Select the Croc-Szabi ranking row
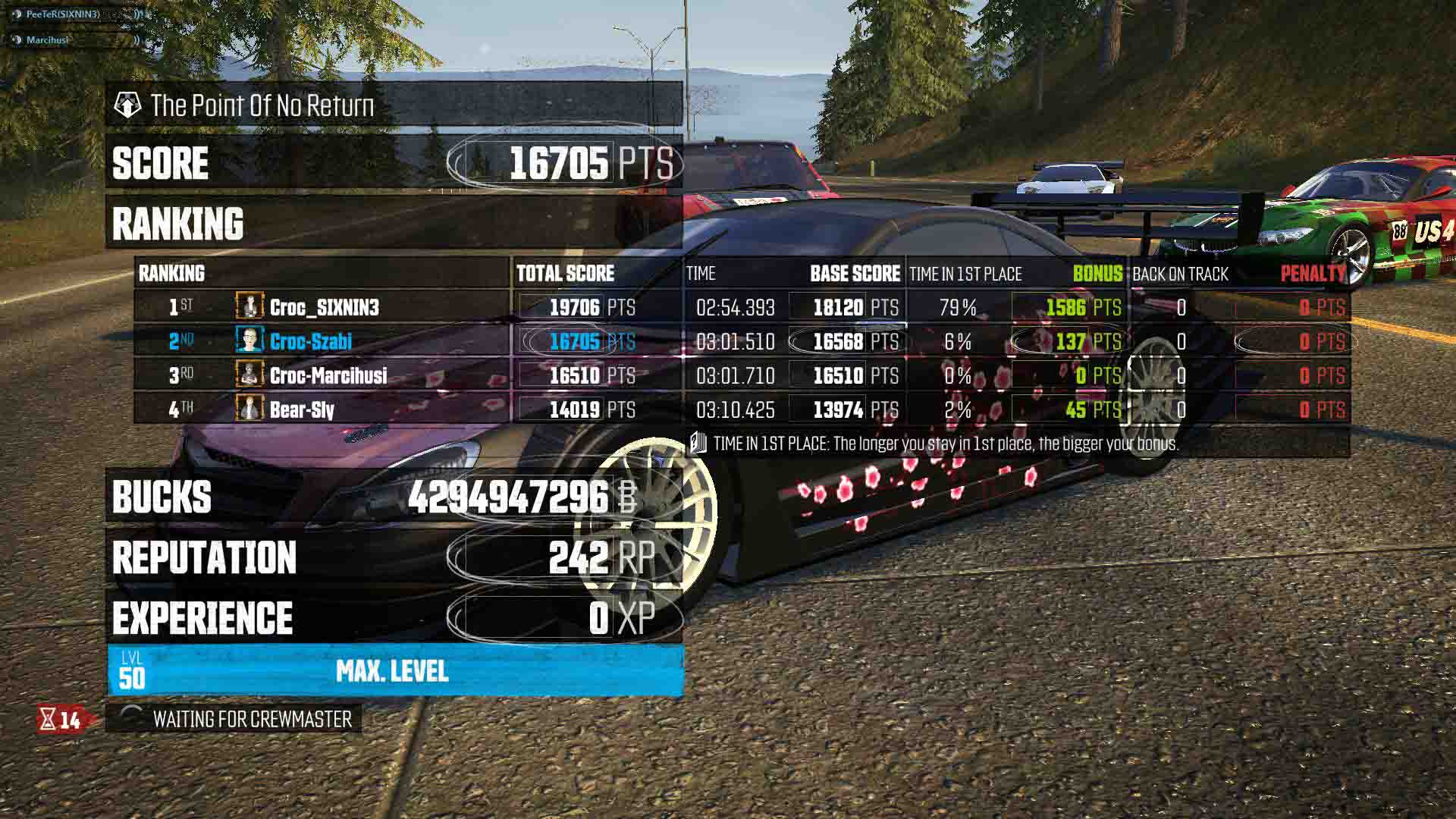The width and height of the screenshot is (1456, 819). pyautogui.click(x=311, y=341)
